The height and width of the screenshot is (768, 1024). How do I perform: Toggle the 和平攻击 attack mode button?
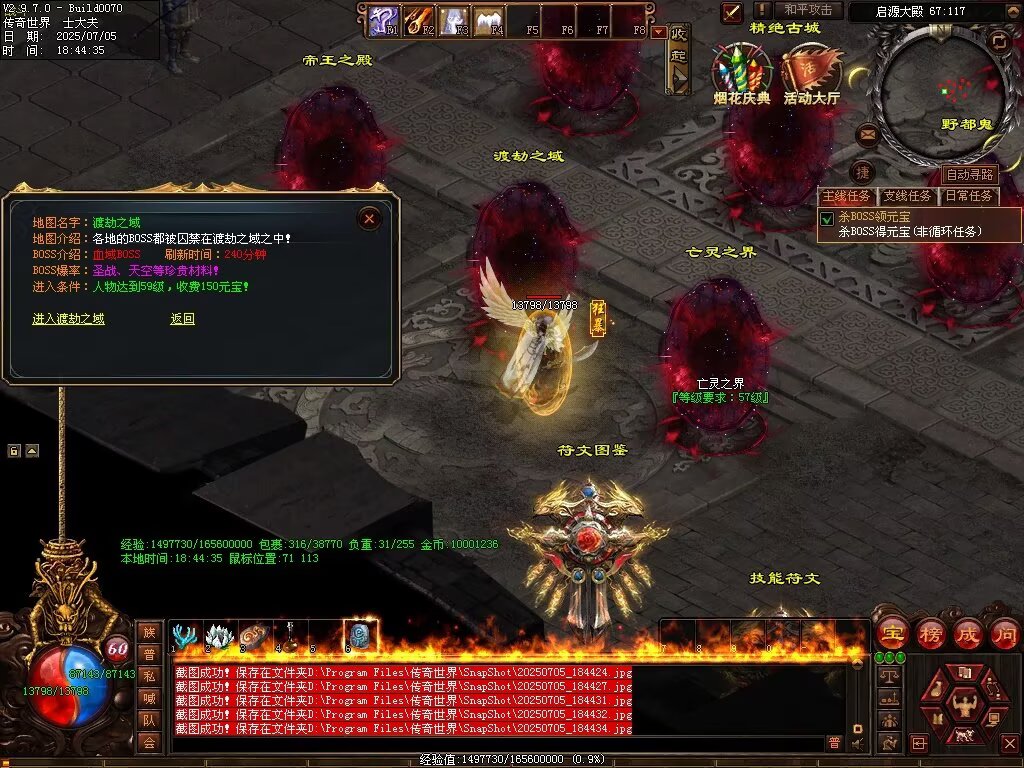(x=808, y=10)
